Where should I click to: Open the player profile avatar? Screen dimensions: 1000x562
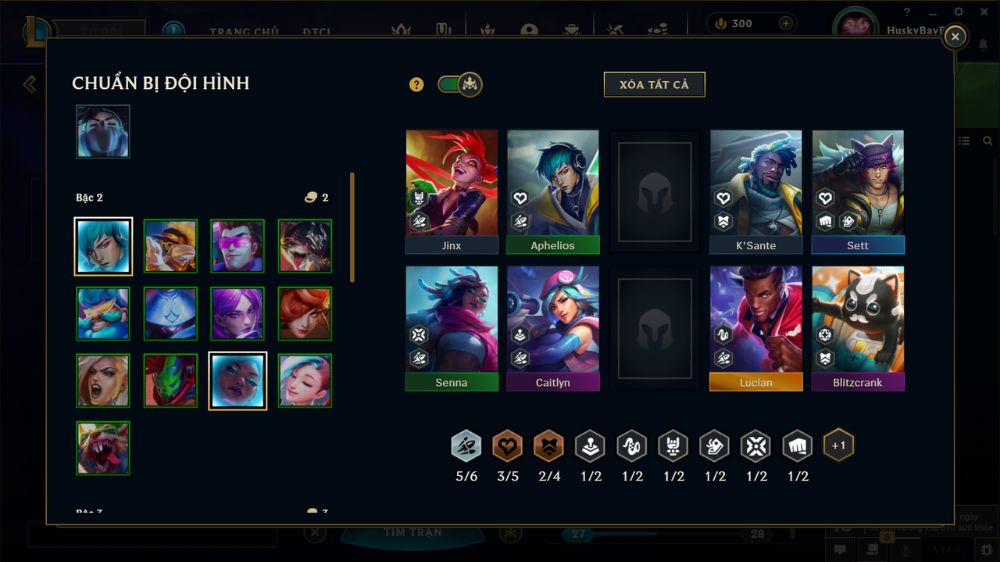(855, 27)
